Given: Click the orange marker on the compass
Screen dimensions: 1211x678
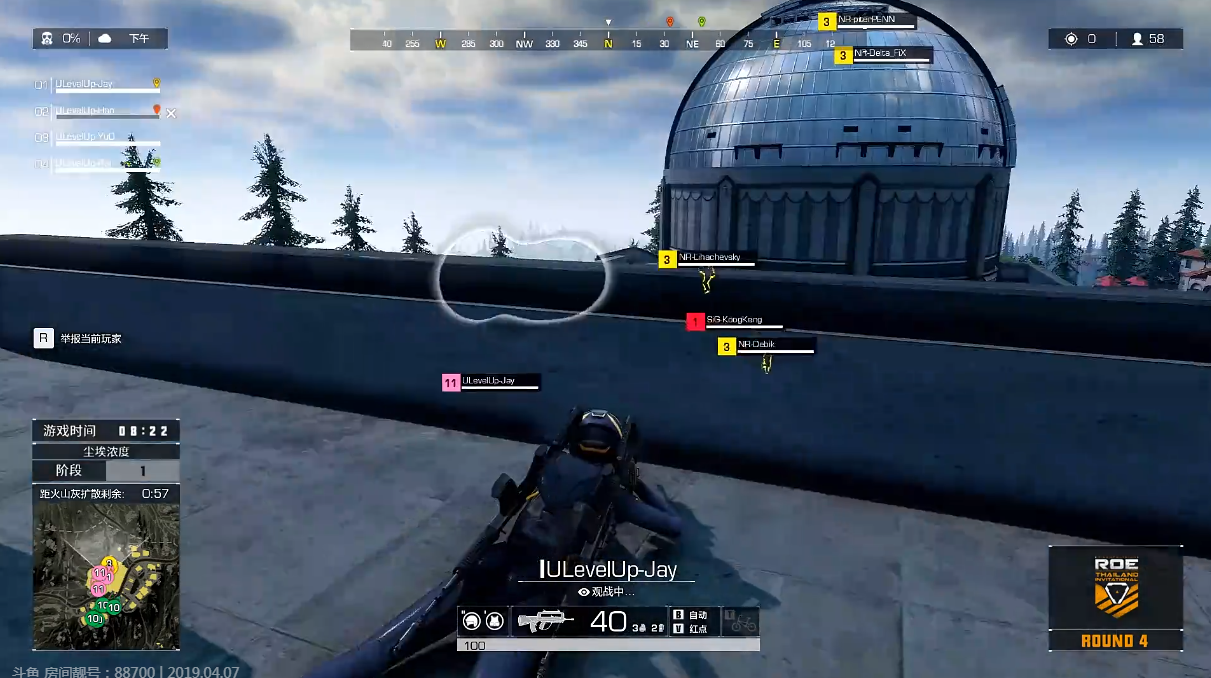Looking at the screenshot, I should (670, 21).
